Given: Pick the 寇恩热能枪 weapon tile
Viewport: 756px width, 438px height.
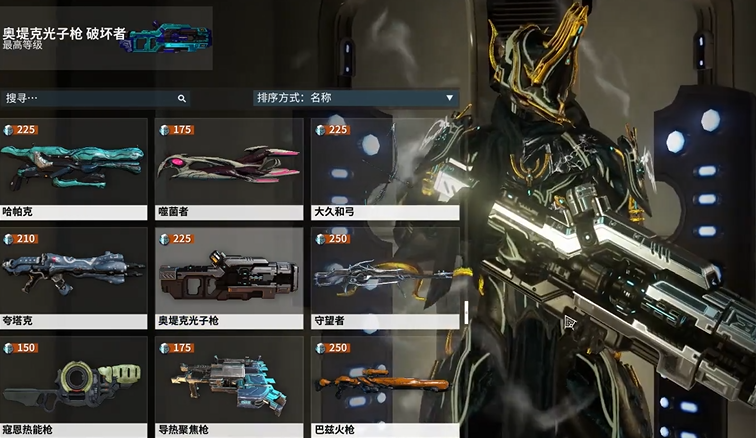Looking at the screenshot, I should tap(74, 387).
